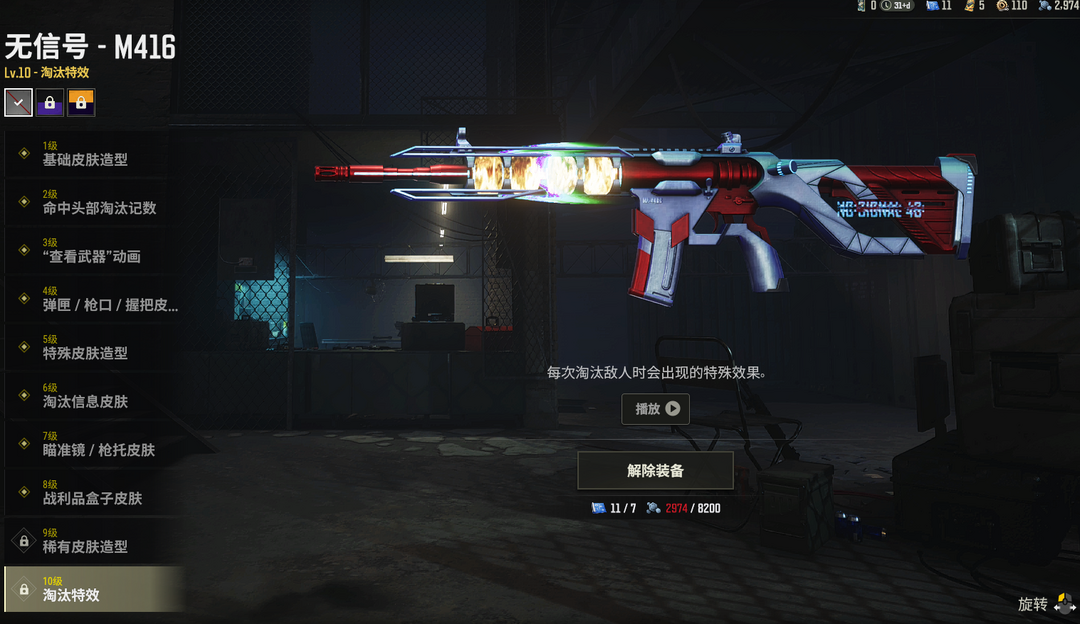Play the elimination effect preview with 播放

(x=655, y=408)
